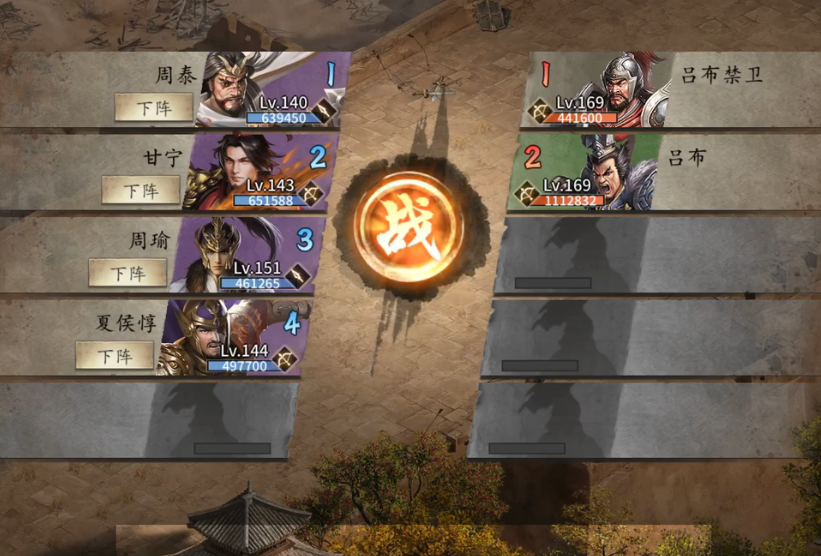
Task: Remove 周瑜 with his 下阵 button
Action: tap(127, 272)
